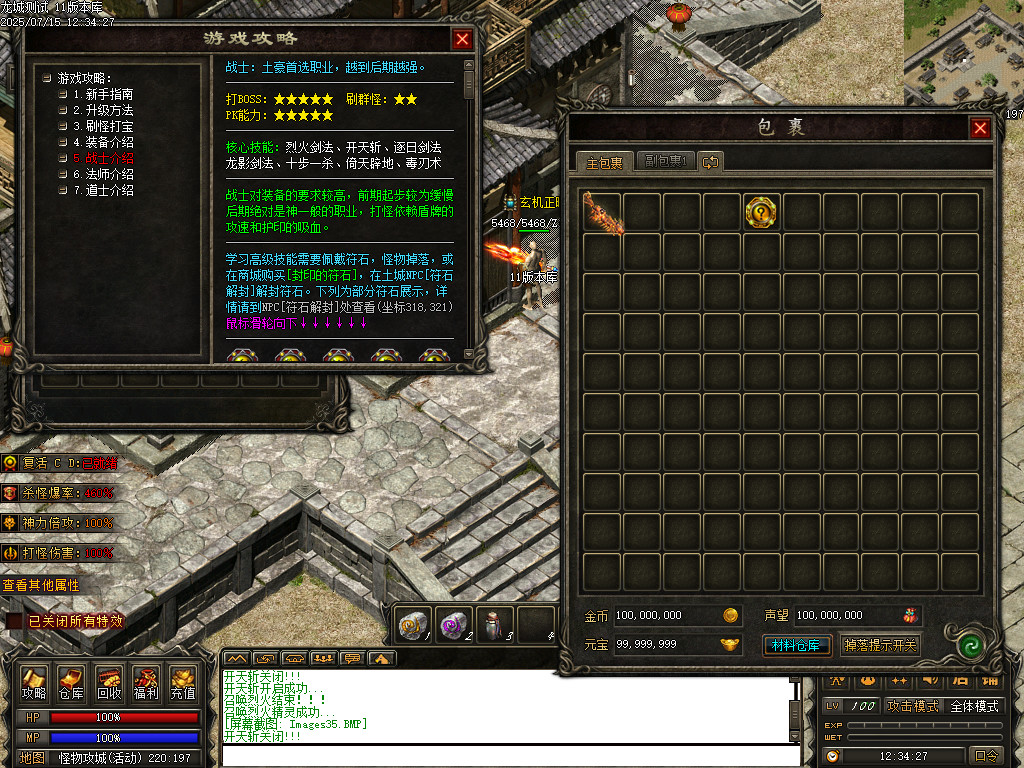The width and height of the screenshot is (1024, 768).
Task: Toggle the 掉落提示开关 button
Action: pyautogui.click(x=879, y=645)
